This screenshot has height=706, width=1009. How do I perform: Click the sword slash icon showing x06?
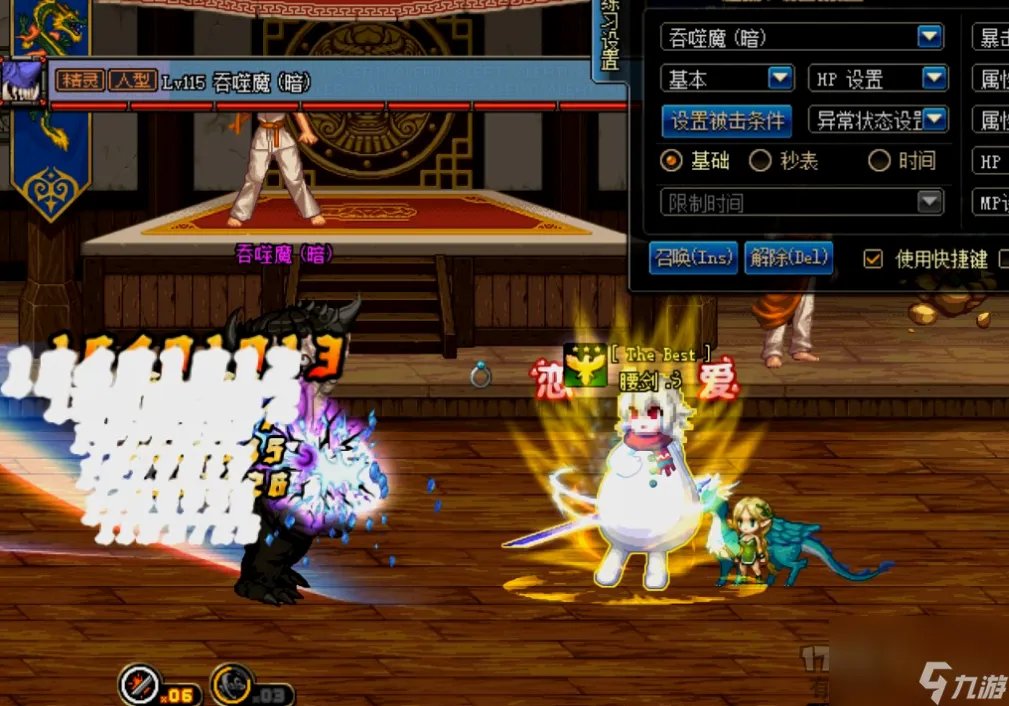click(139, 684)
